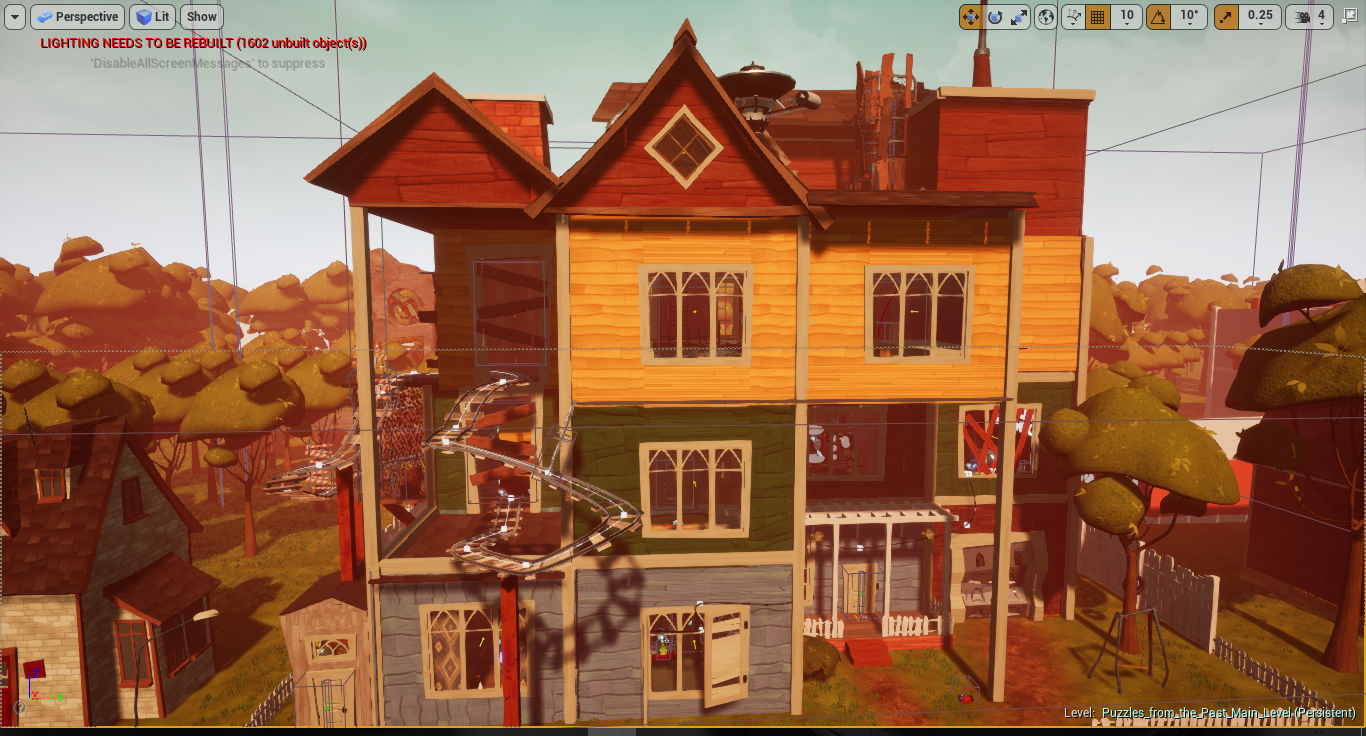Select the Rotate tool
Screen dimensions: 1366x736
995,16
